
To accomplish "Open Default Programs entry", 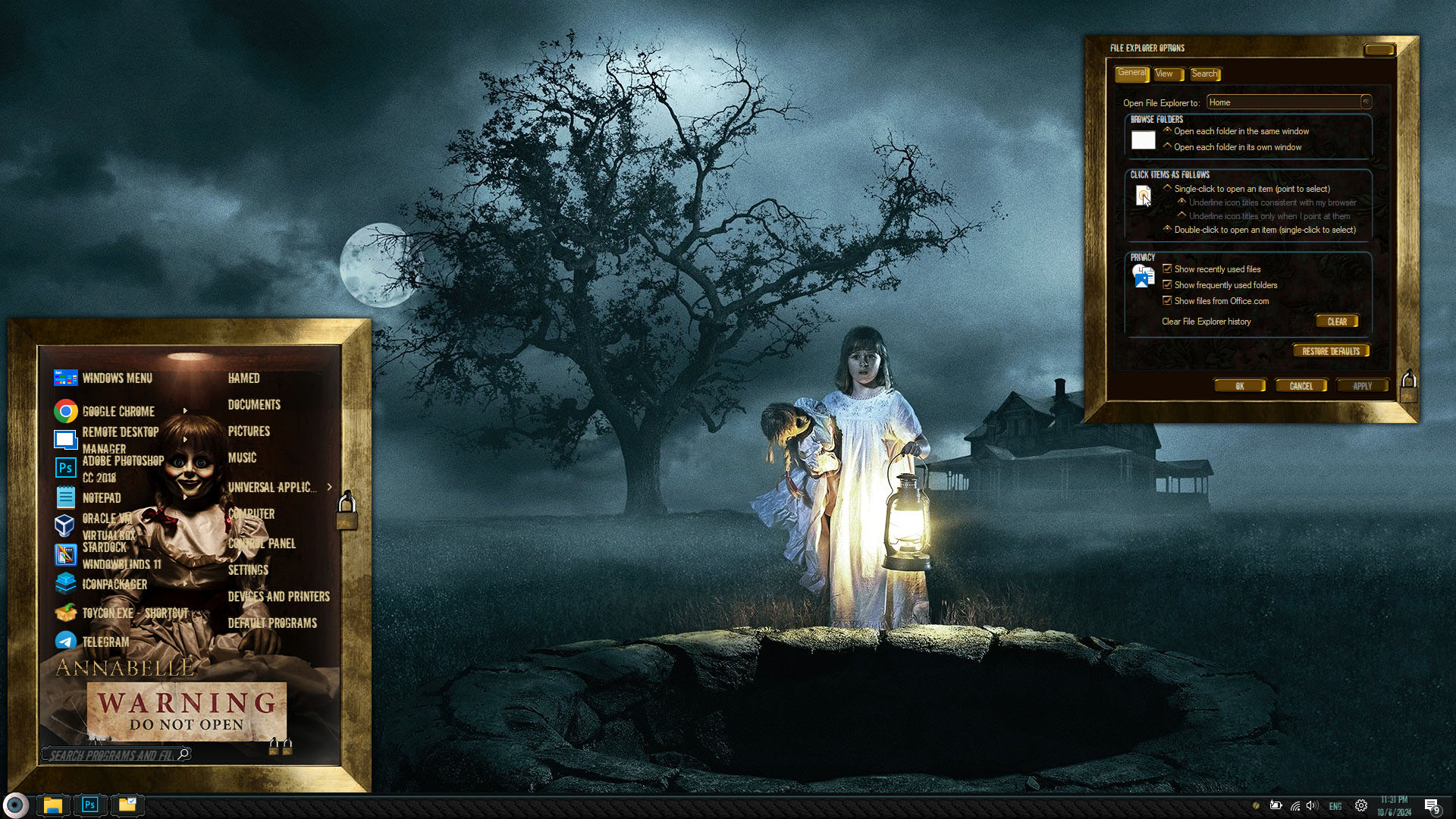I will (272, 623).
